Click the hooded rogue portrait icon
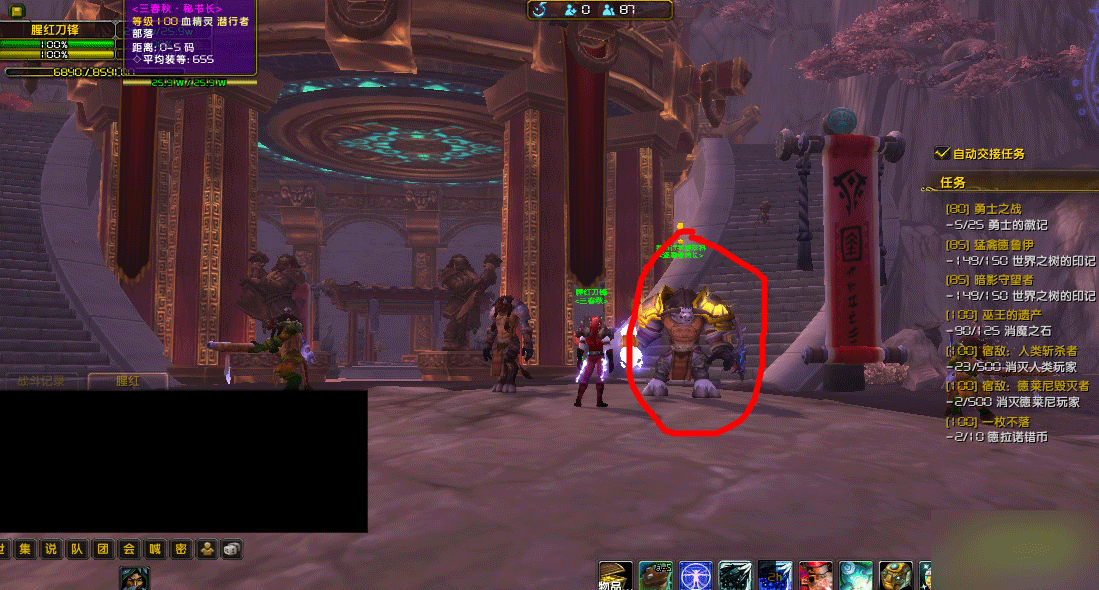Screen dimensions: 1099x590 pyautogui.click(x=134, y=579)
